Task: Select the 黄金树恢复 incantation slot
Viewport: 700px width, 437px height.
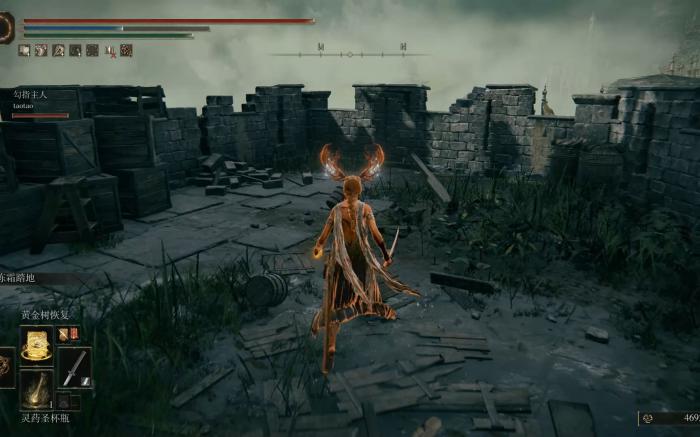Action: coord(37,346)
